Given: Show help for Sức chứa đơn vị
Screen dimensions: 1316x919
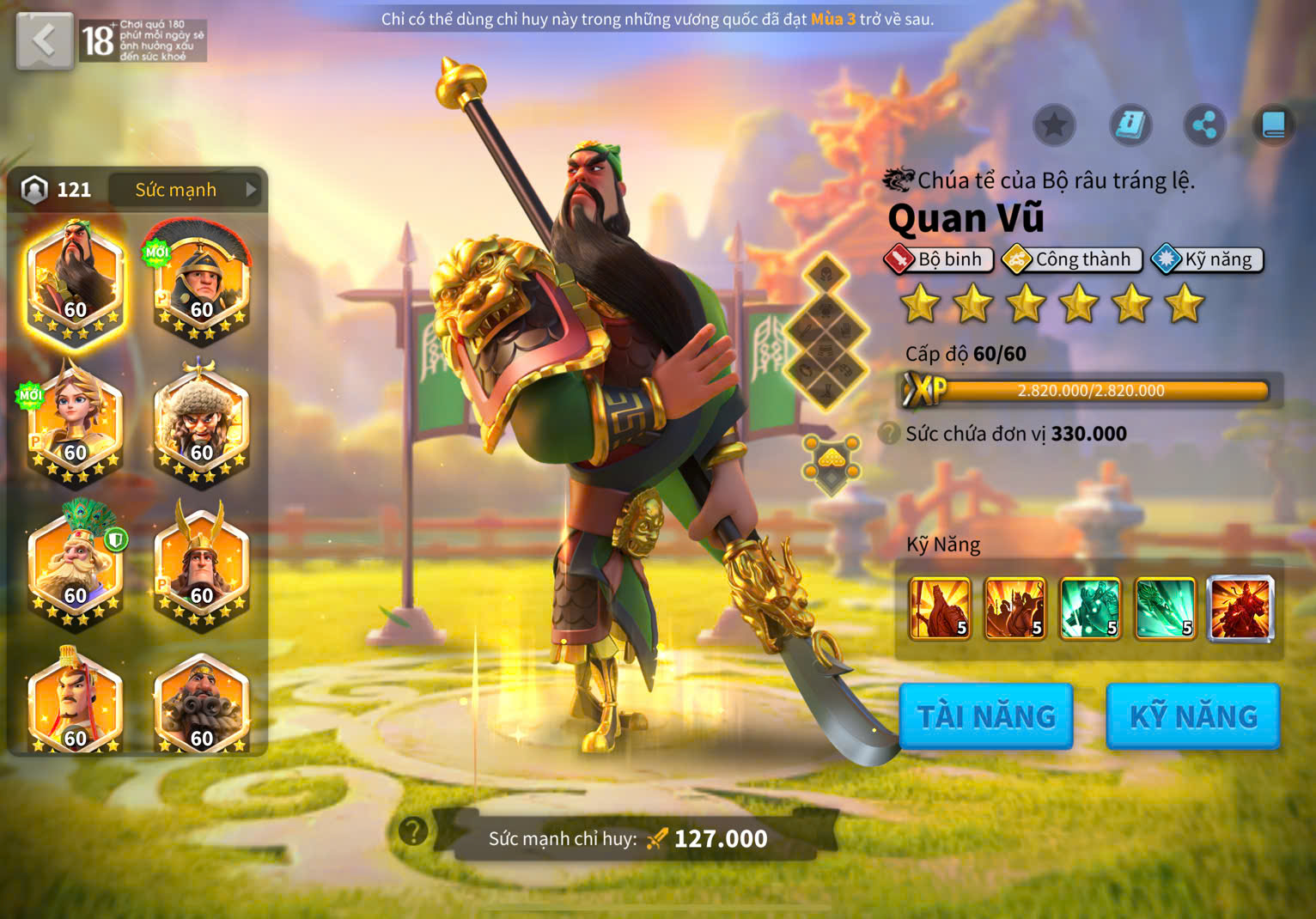Looking at the screenshot, I should point(890,433).
